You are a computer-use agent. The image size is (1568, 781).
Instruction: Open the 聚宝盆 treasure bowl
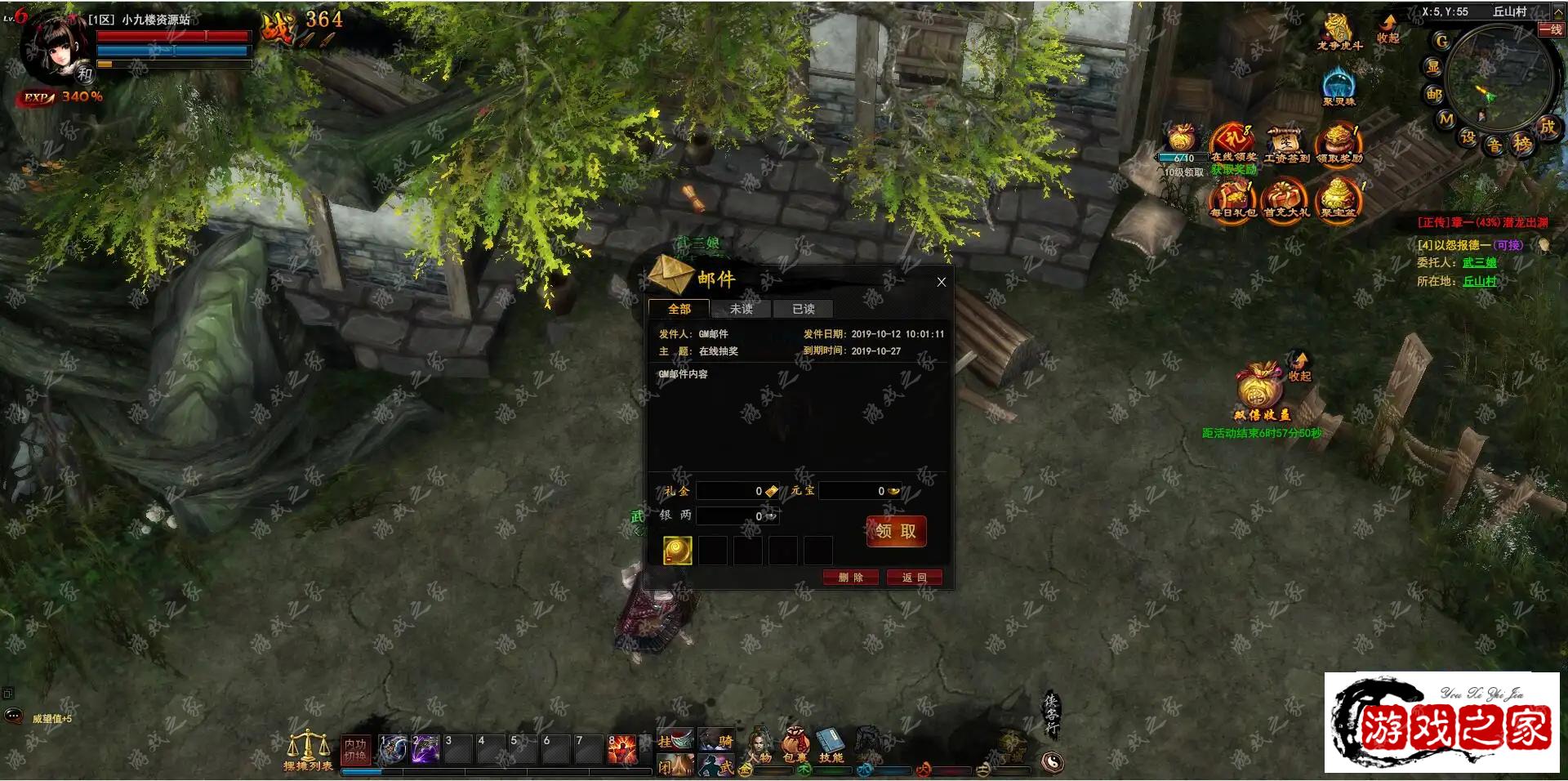tap(1338, 199)
